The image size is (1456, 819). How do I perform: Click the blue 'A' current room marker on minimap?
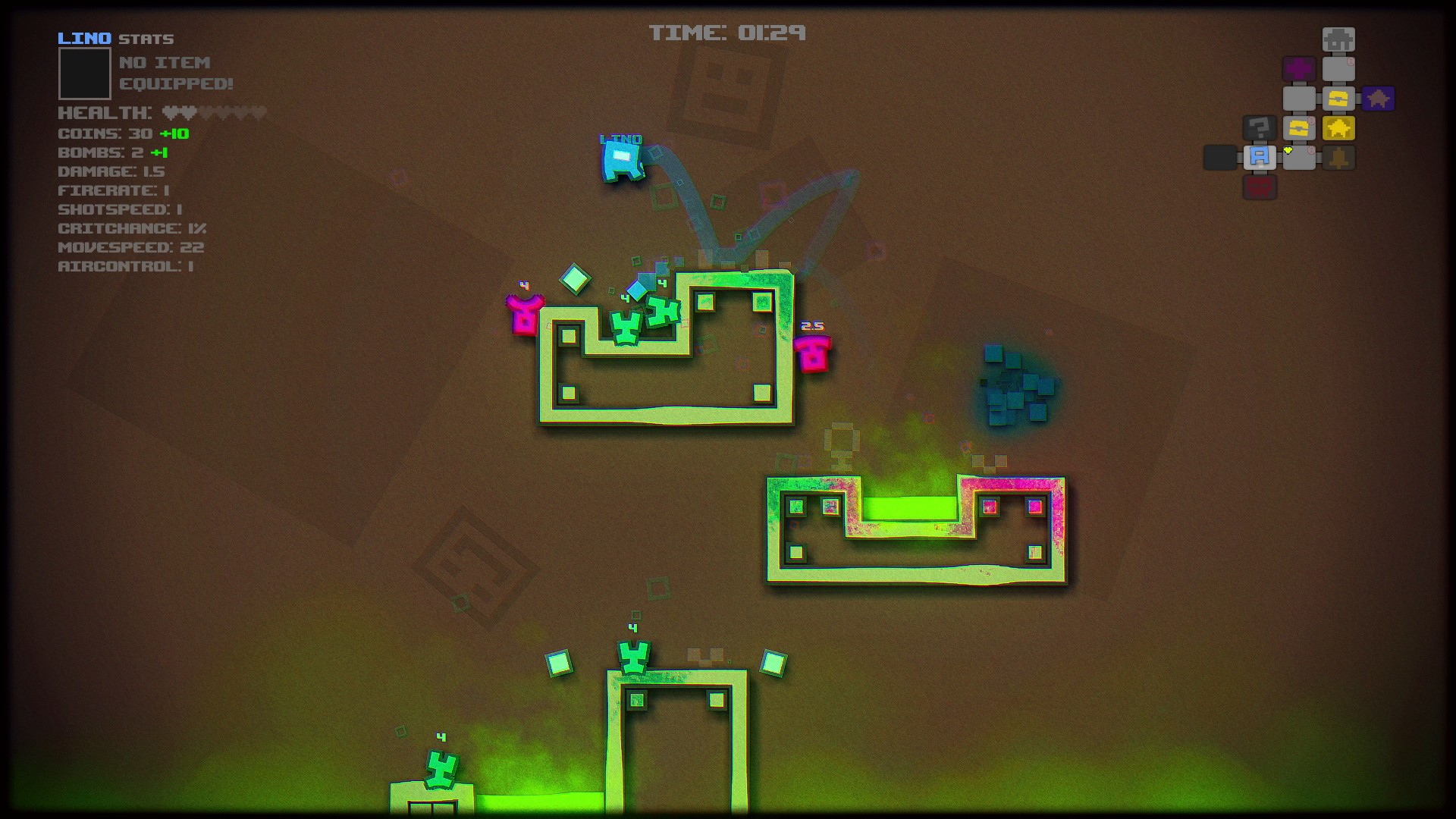pos(1260,157)
